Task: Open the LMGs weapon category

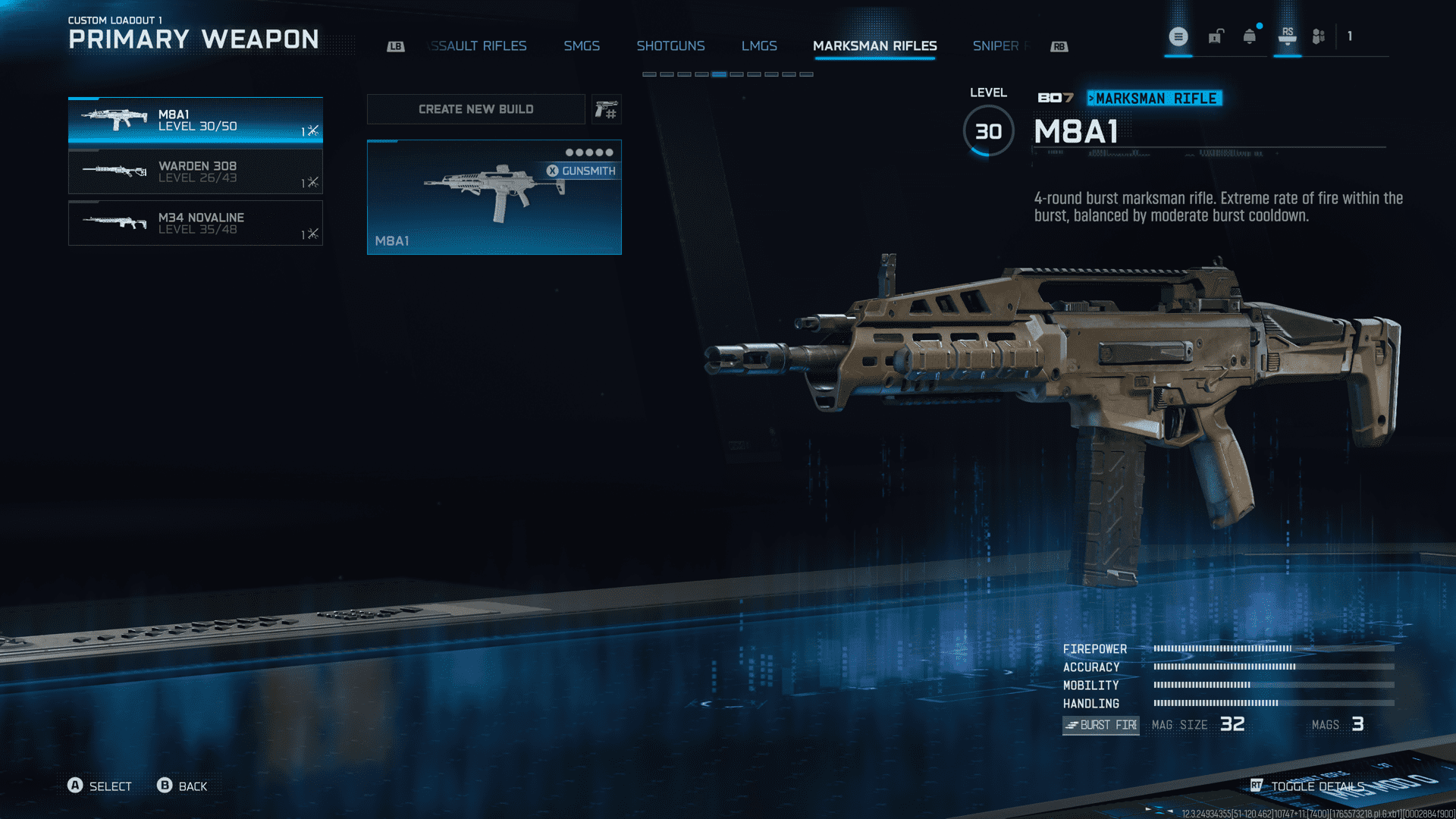Action: point(759,46)
